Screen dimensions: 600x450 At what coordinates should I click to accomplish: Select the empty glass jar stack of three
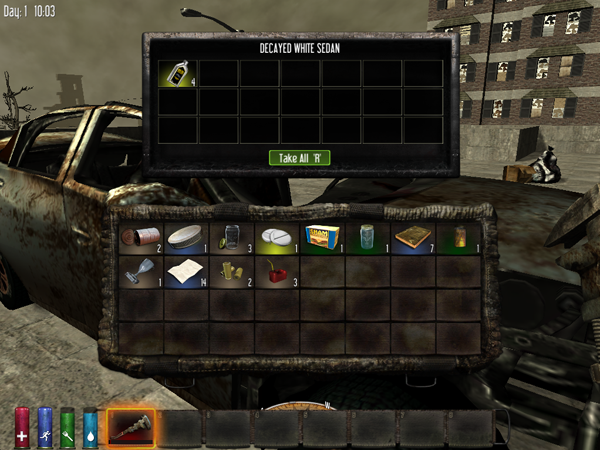point(231,237)
